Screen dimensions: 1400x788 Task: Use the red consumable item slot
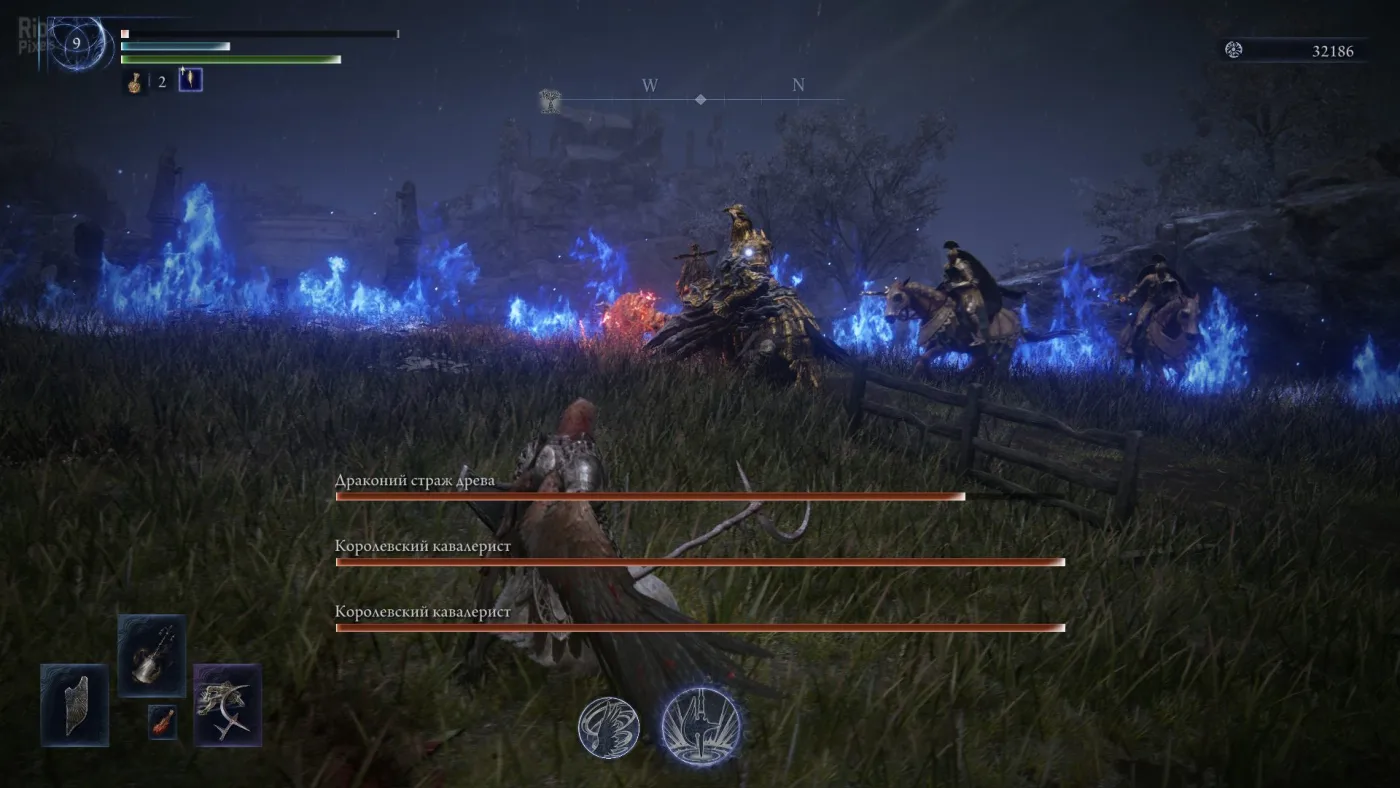[162, 721]
